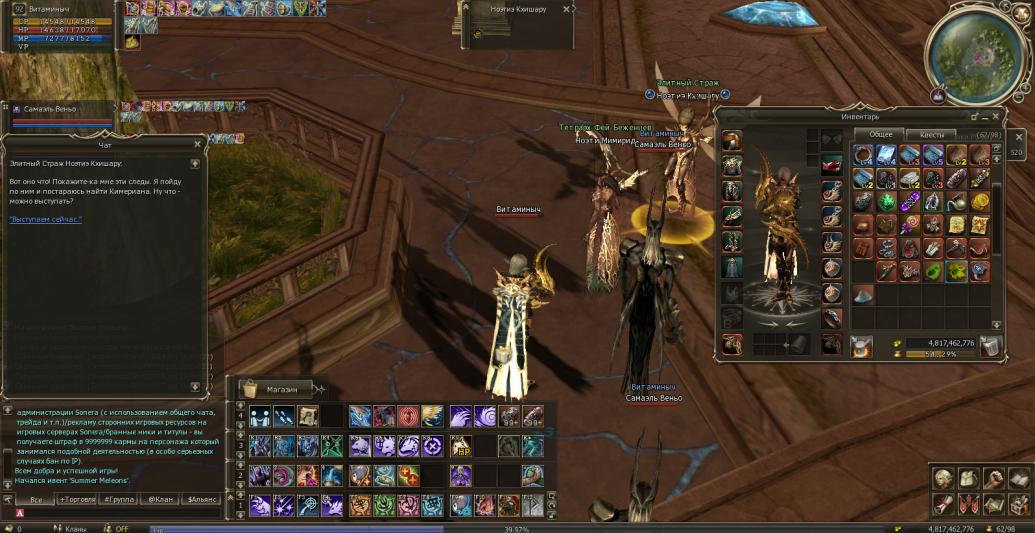This screenshot has width=1035, height=533.
Task: Click the trash bin in the inventory
Action: [989, 346]
